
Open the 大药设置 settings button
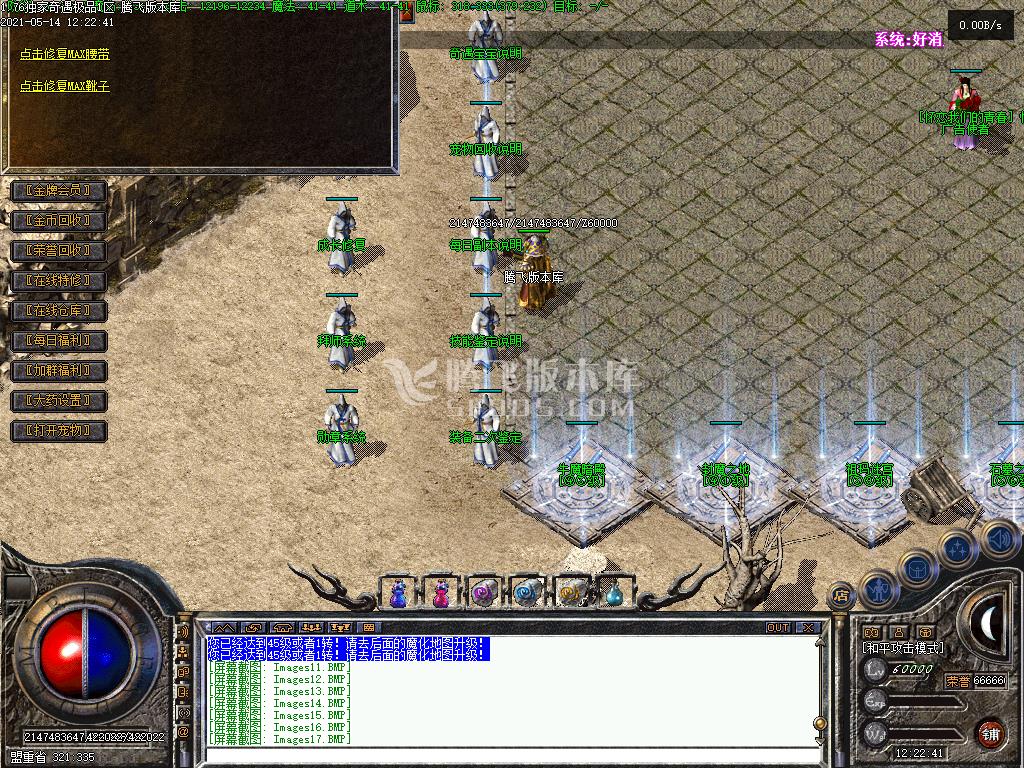click(x=58, y=401)
